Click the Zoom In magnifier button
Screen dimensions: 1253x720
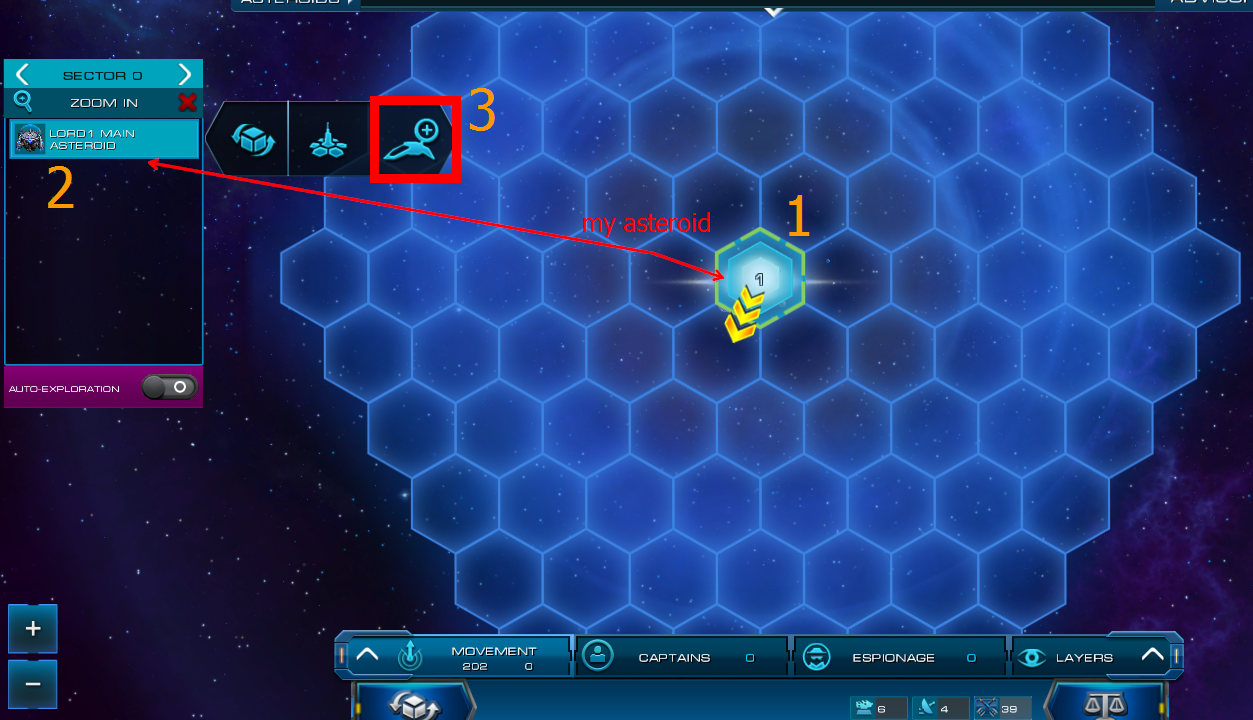pos(23,102)
